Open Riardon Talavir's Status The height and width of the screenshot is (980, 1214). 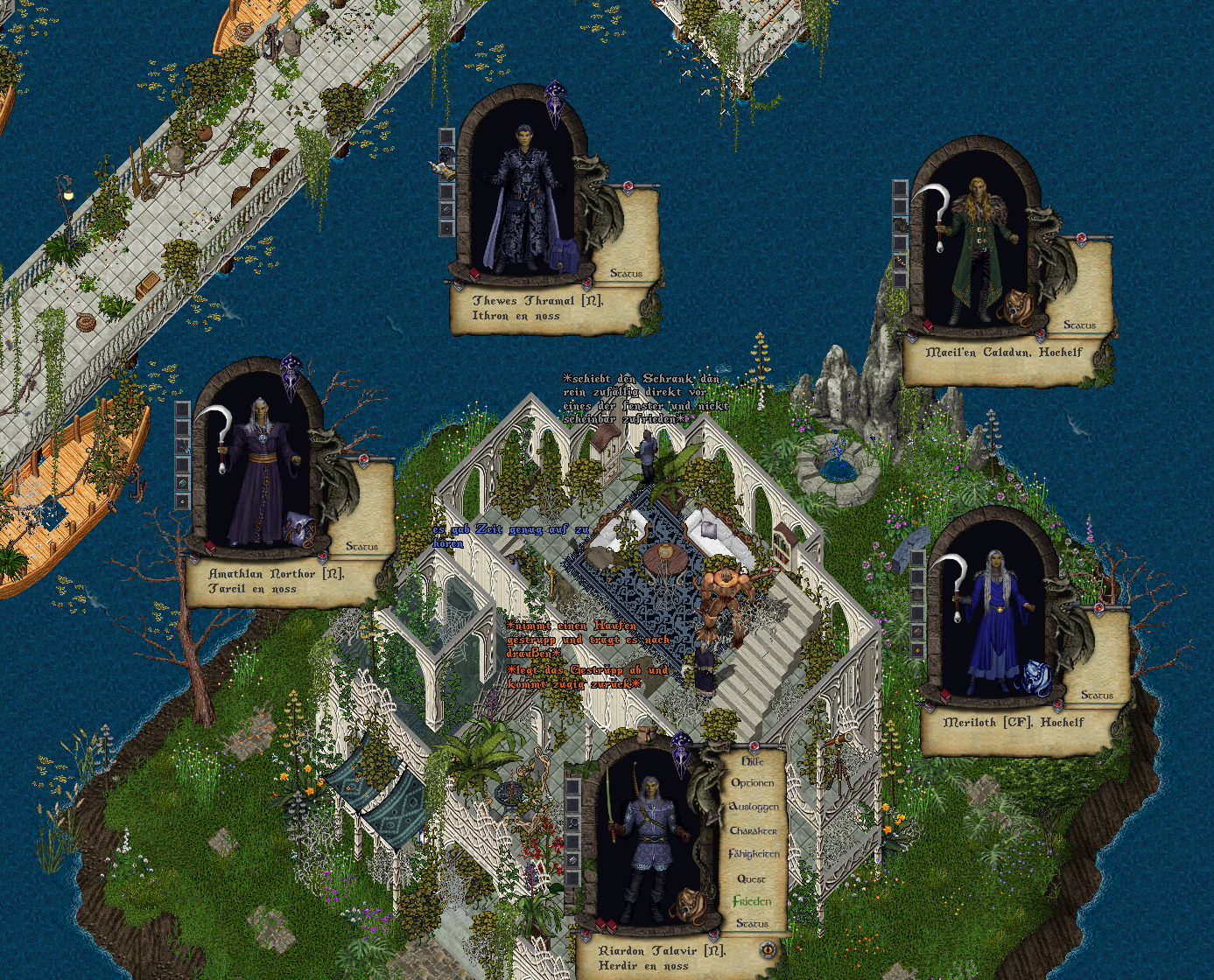(x=752, y=923)
